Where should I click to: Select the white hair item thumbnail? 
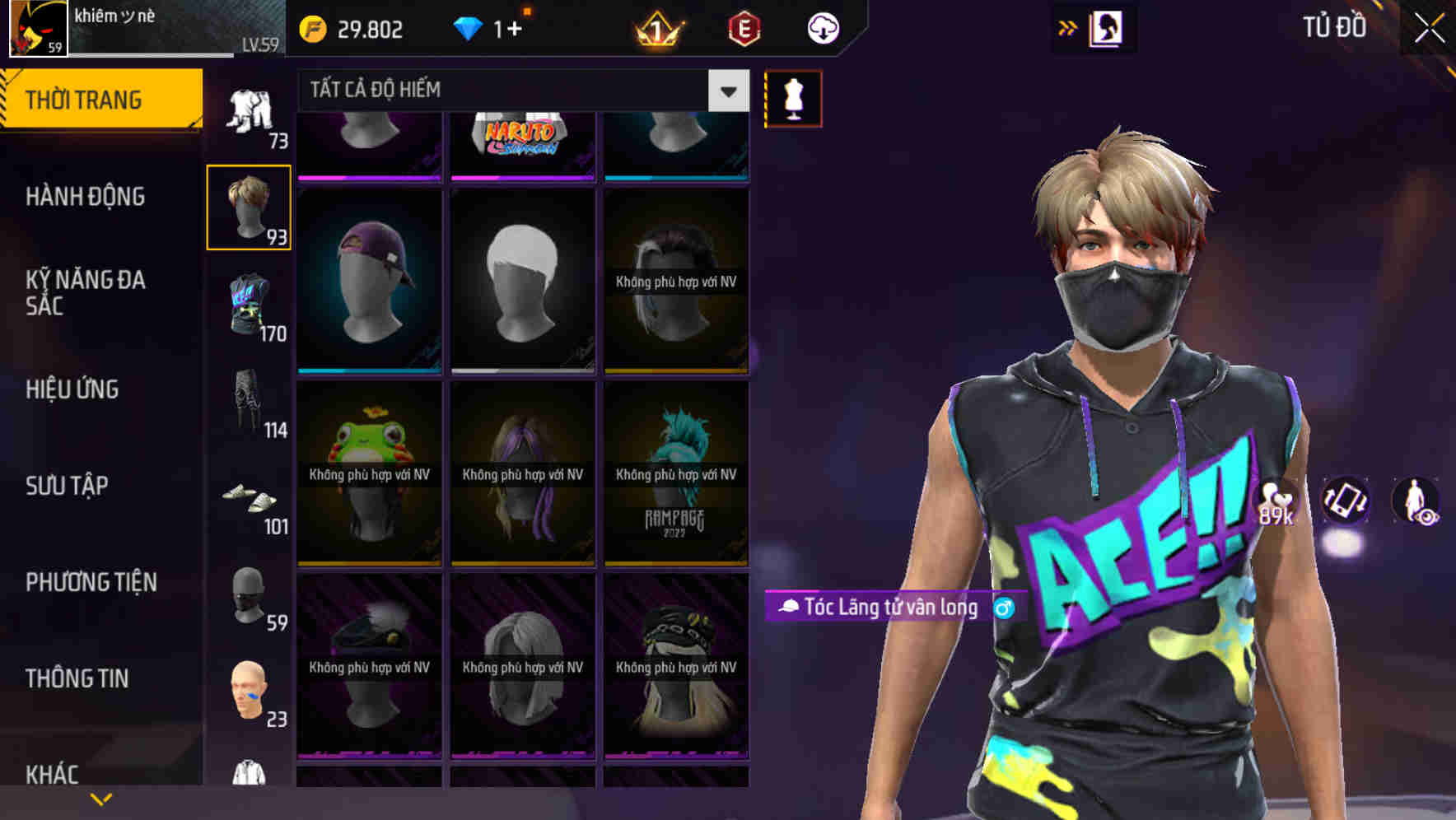(522, 278)
